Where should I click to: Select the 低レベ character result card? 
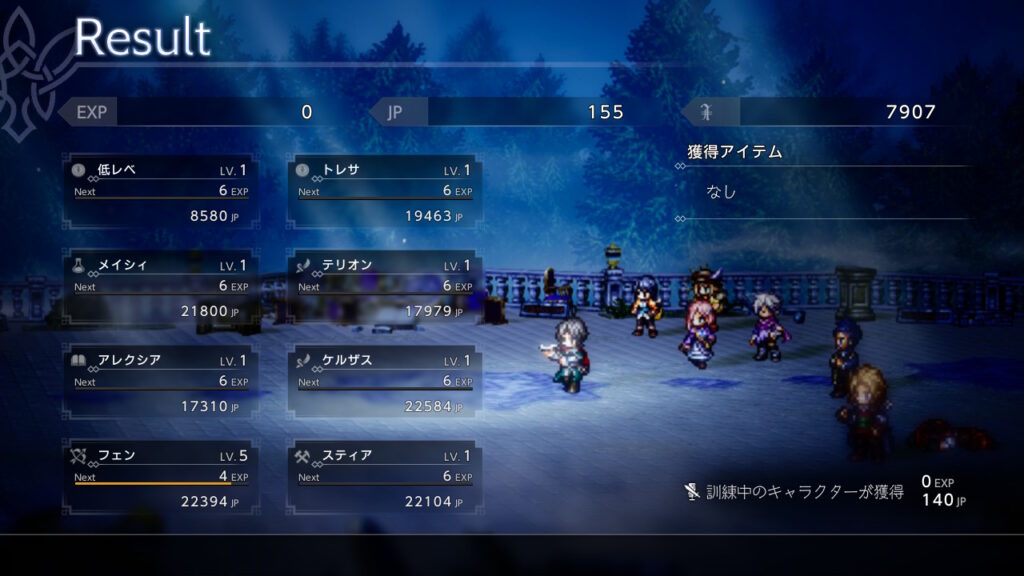coord(160,192)
